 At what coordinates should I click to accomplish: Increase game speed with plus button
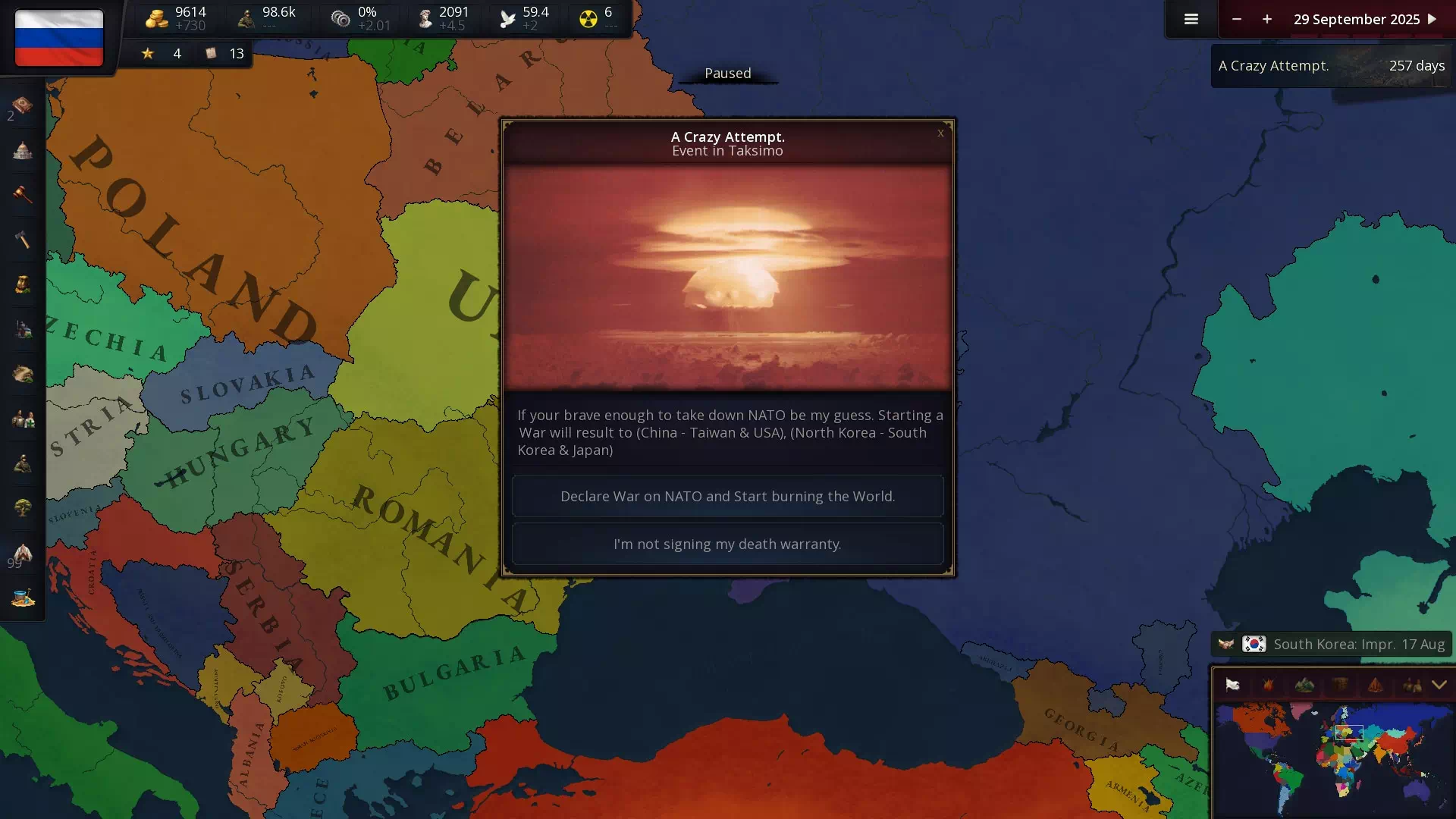1267,19
